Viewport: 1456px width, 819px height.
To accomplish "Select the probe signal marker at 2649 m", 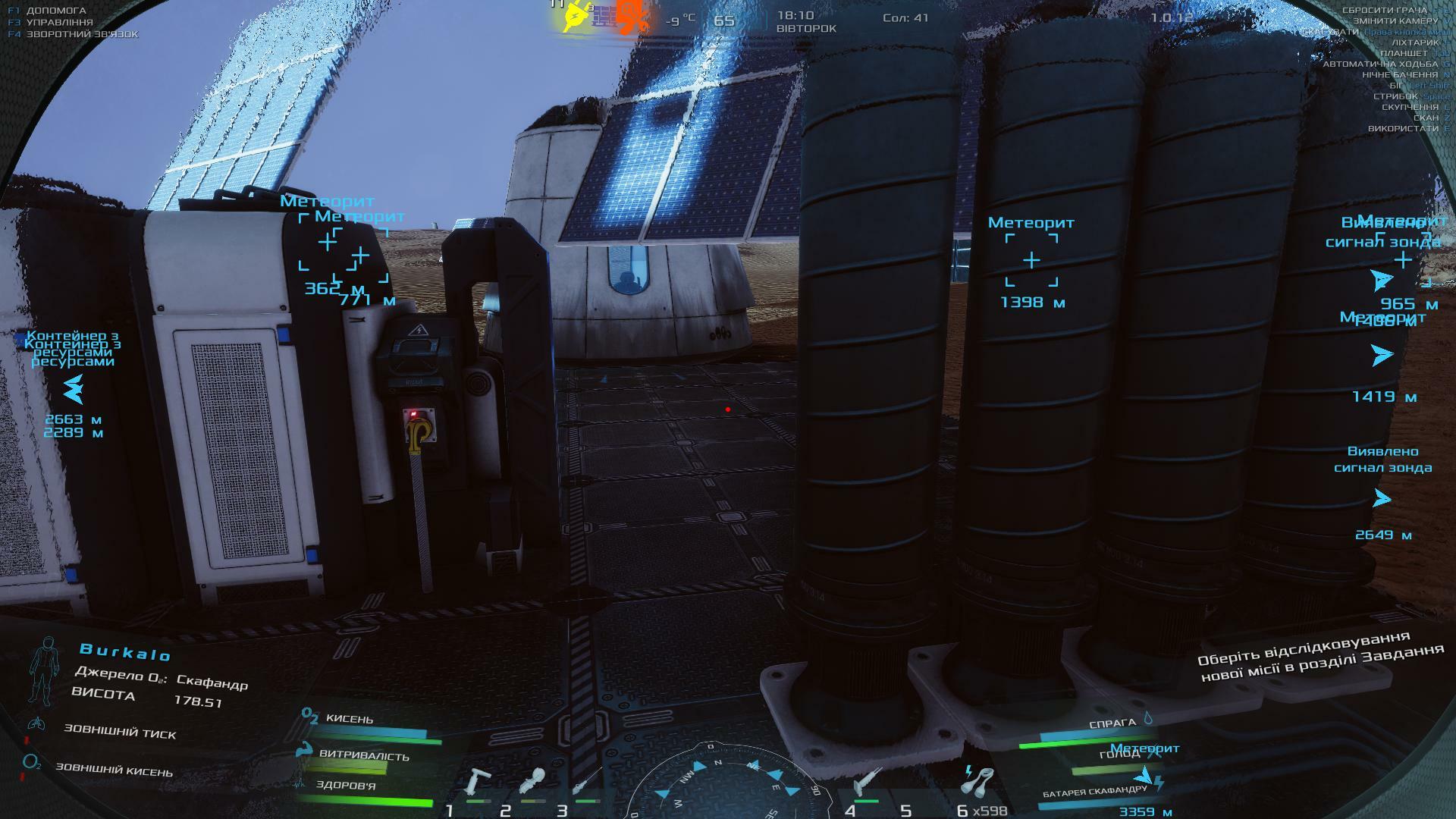I will (1382, 498).
